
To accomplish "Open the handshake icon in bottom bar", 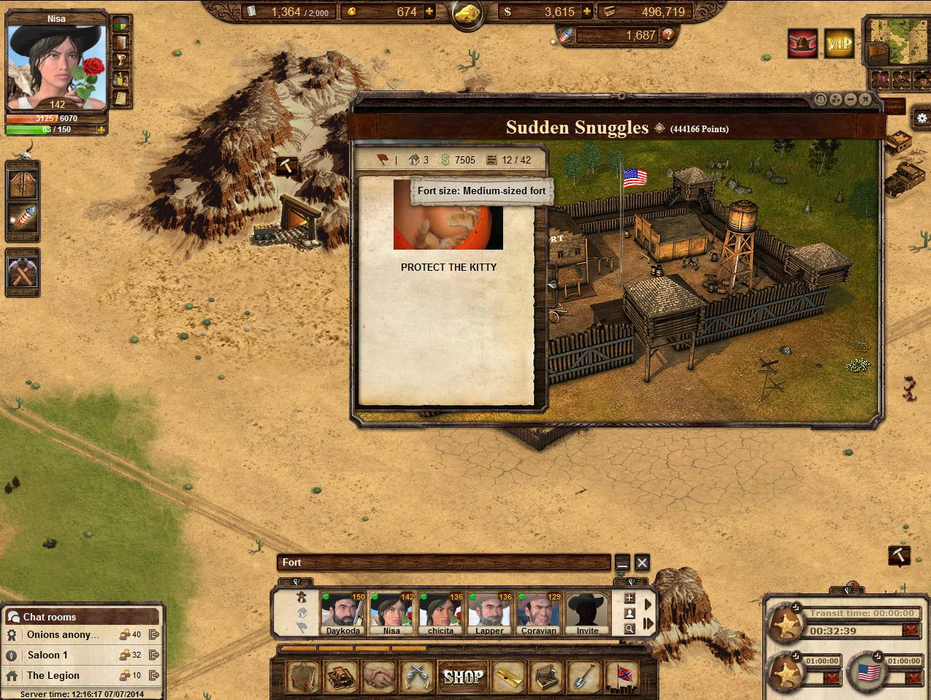I will (379, 677).
